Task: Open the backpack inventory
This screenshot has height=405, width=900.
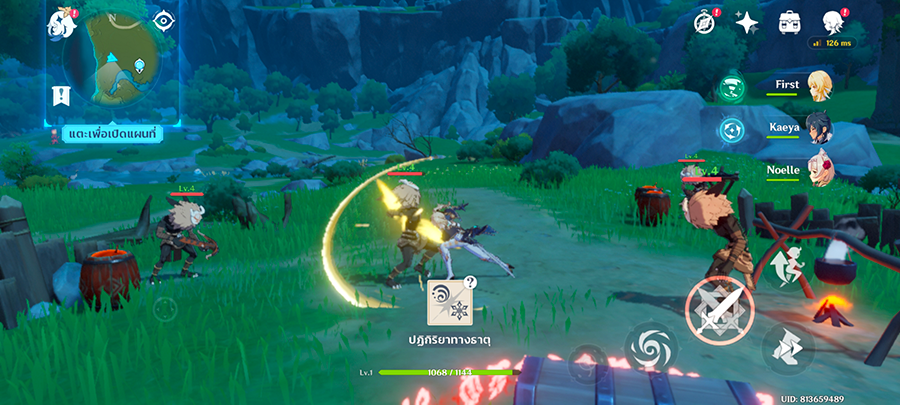Action: coord(789,22)
